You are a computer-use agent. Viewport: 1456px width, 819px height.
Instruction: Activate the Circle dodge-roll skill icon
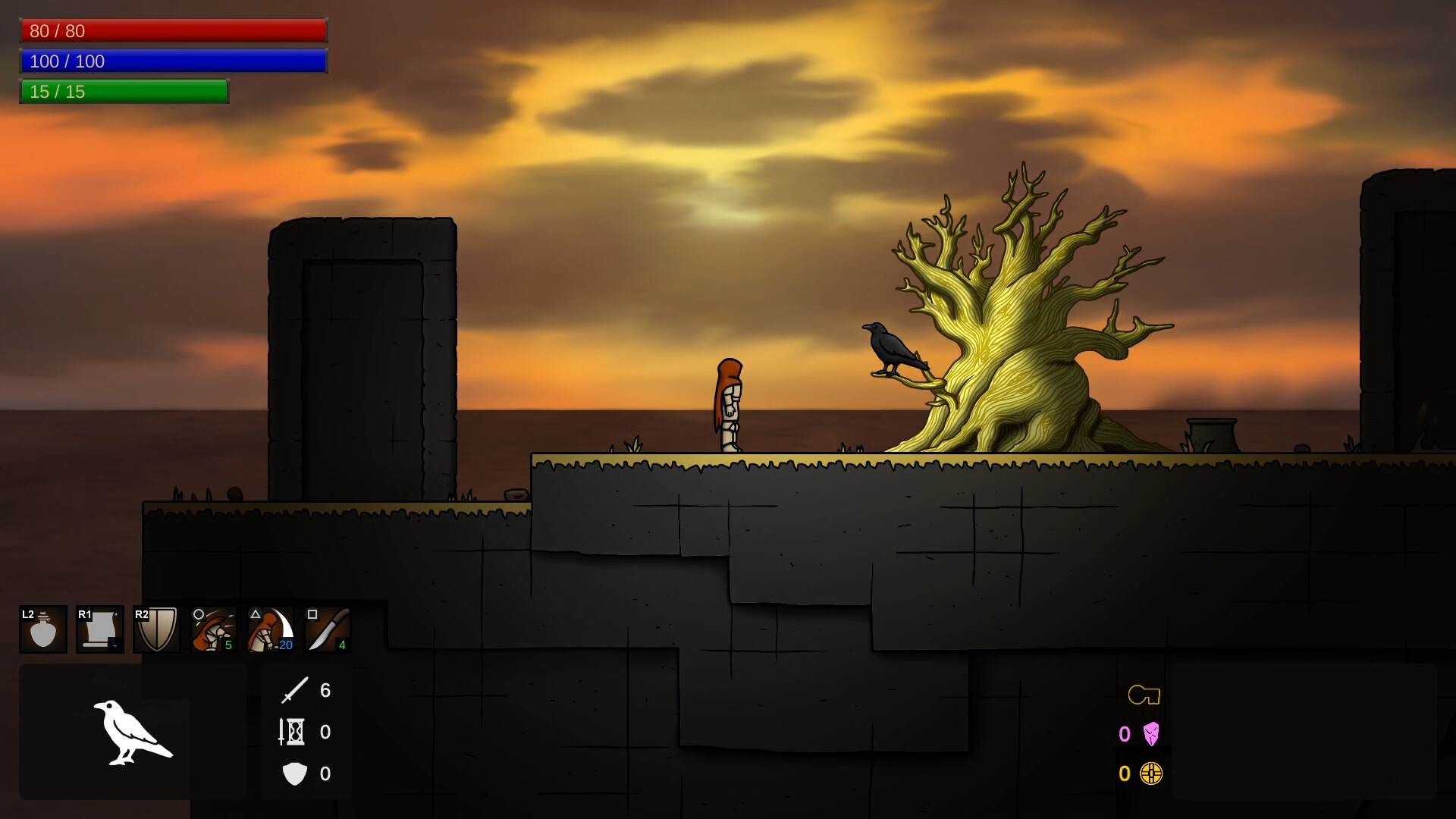212,629
